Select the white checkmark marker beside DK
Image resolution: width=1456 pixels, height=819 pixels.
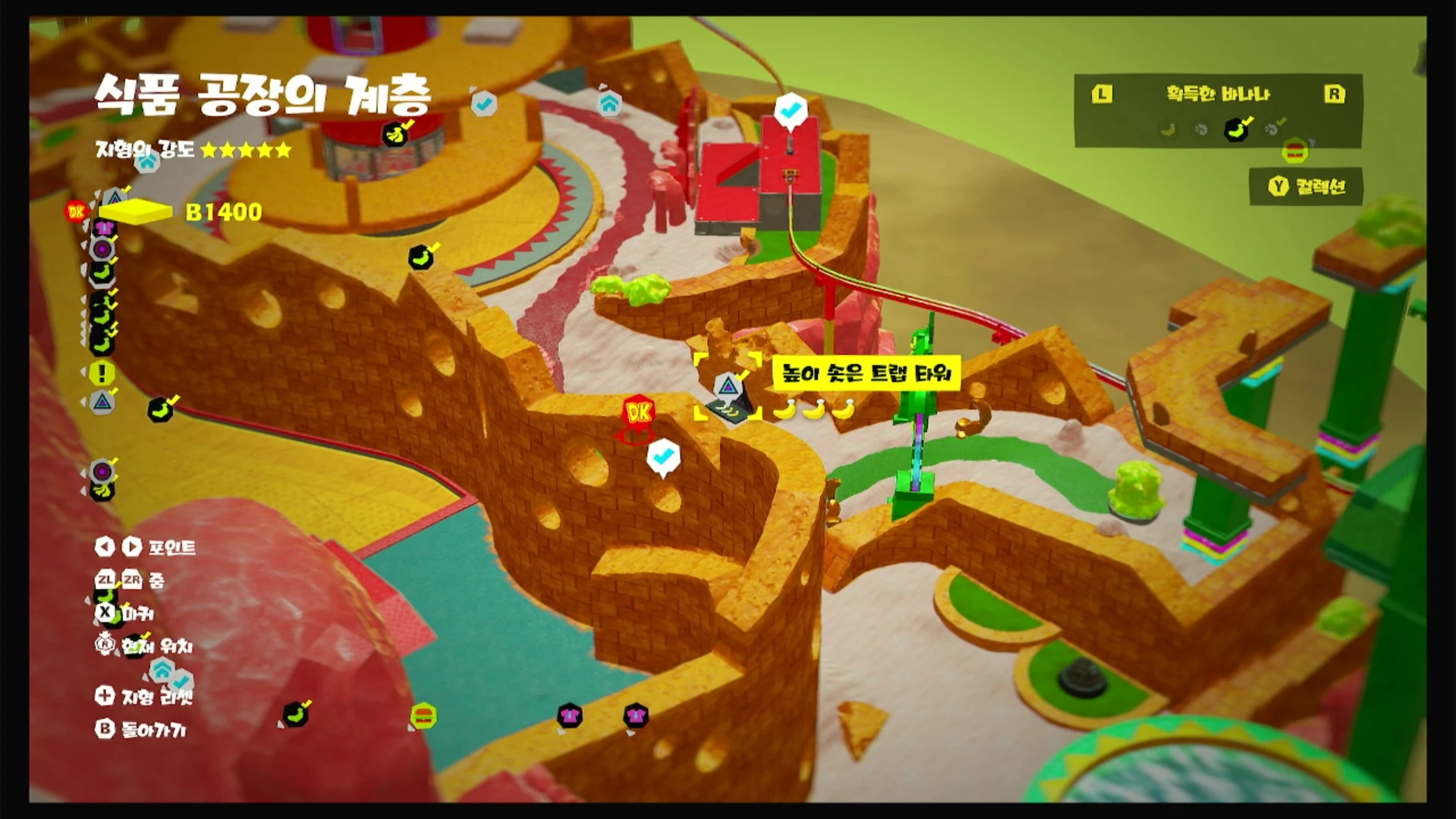(x=663, y=456)
